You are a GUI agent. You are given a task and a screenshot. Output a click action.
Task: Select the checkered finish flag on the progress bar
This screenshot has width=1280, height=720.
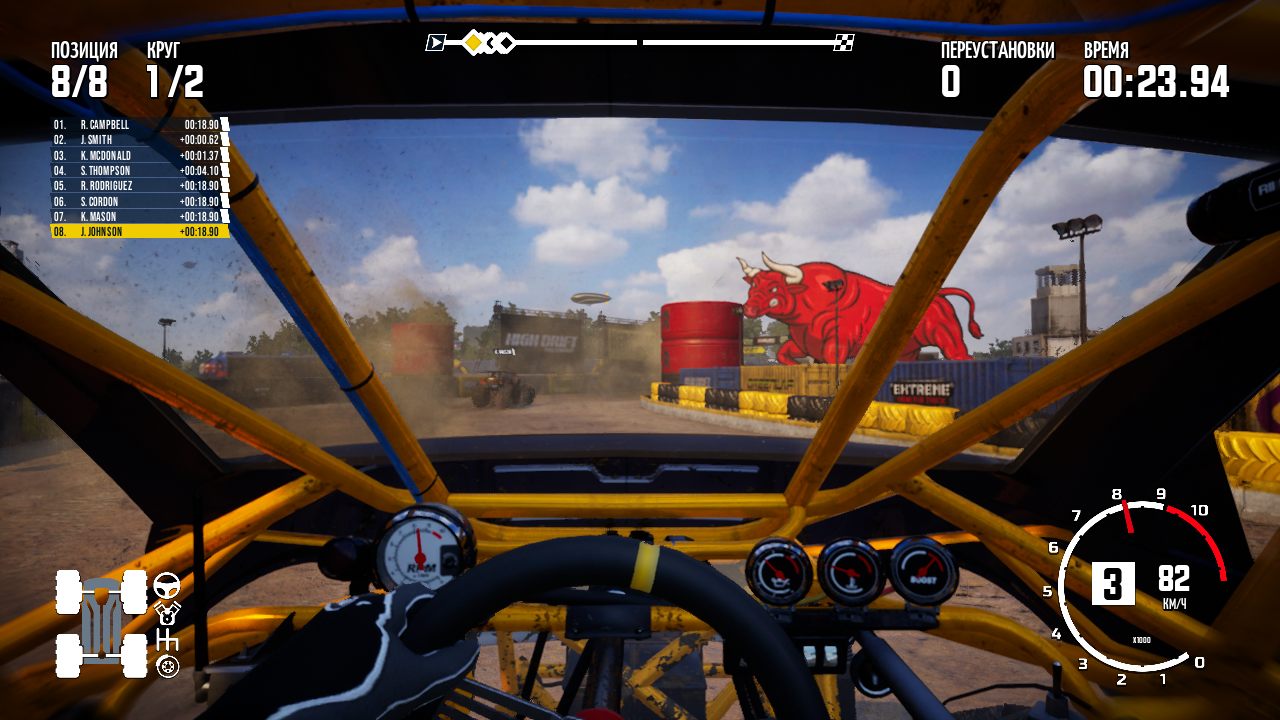pyautogui.click(x=845, y=42)
